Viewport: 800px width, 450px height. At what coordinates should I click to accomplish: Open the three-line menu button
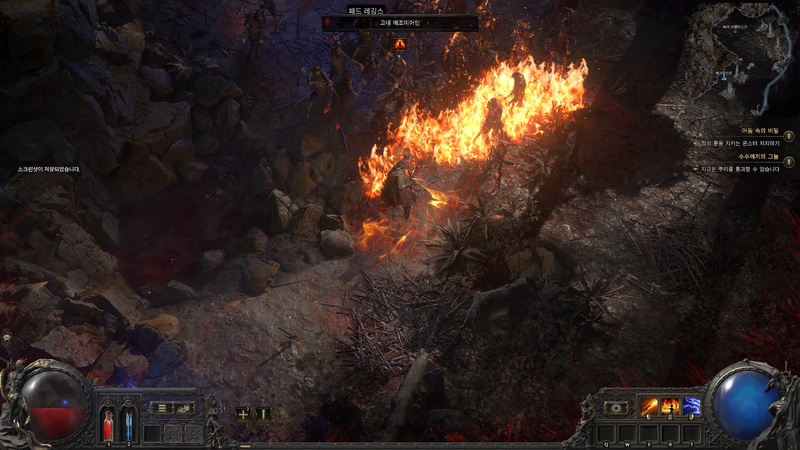coord(162,408)
